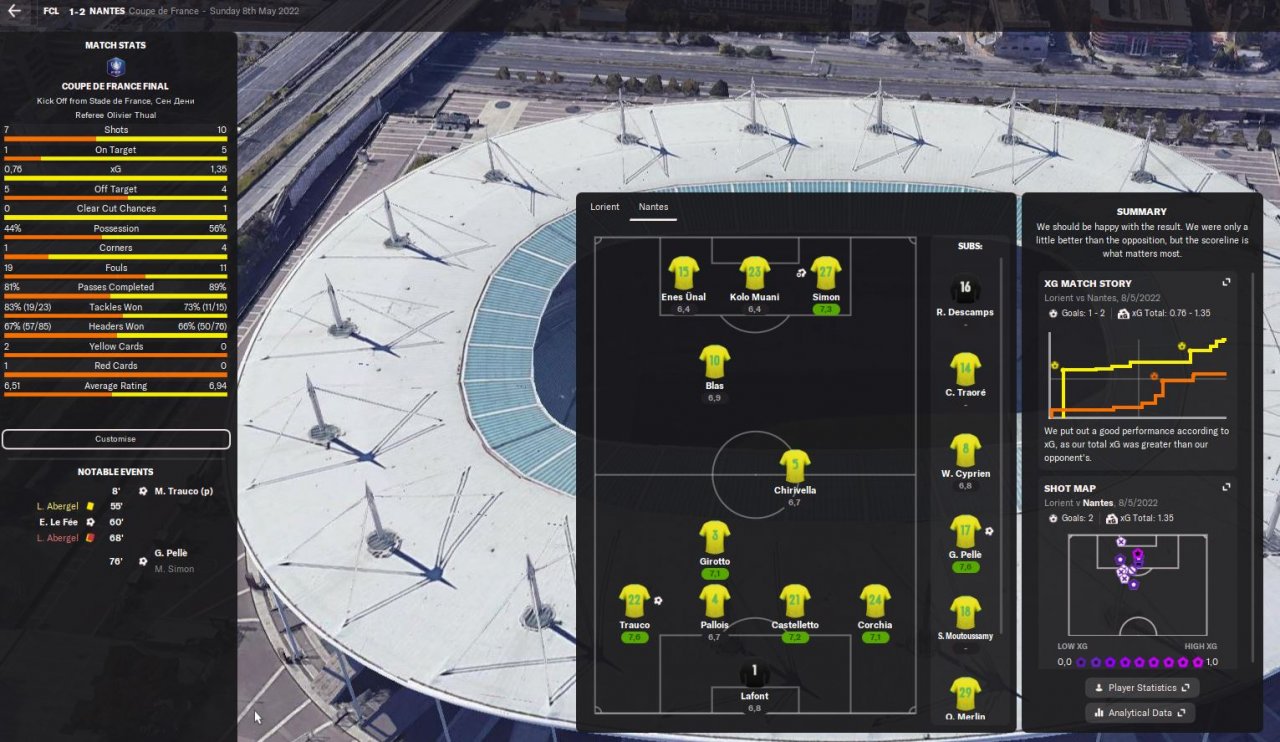Click Simon's number 27 shirt

point(826,273)
